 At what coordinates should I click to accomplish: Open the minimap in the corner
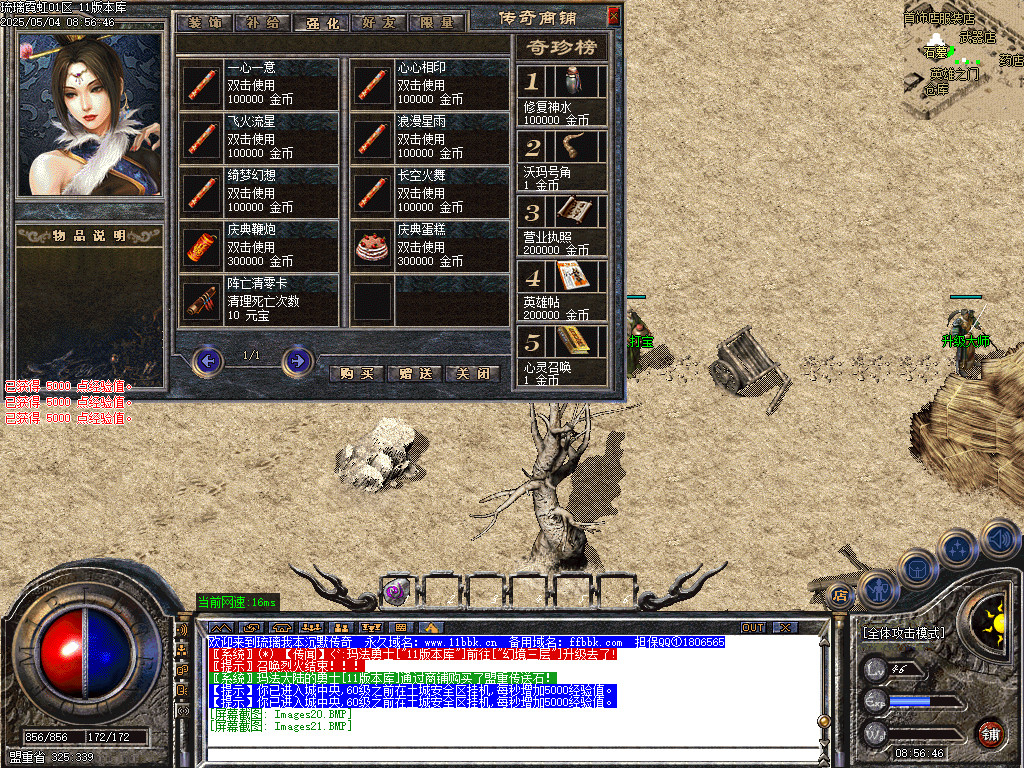962,58
